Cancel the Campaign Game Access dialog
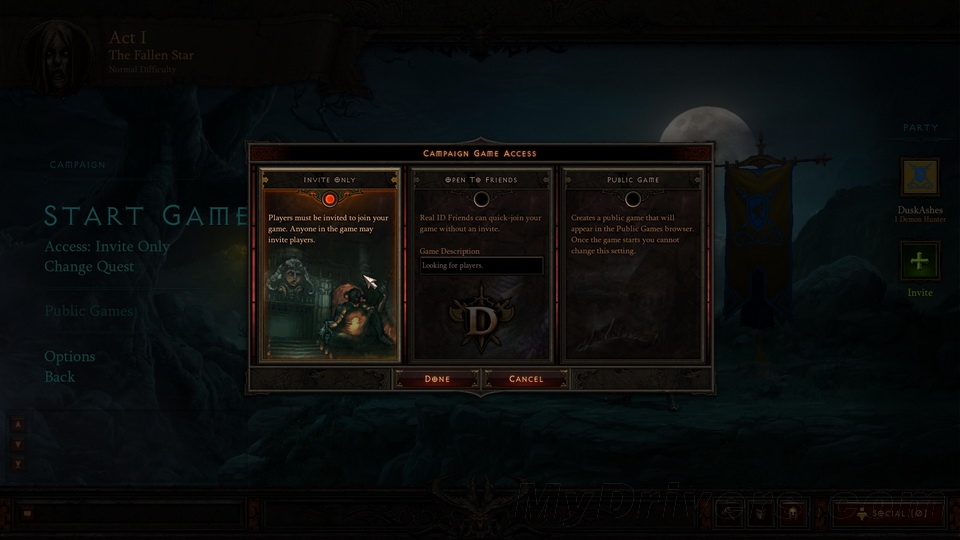 click(x=526, y=379)
